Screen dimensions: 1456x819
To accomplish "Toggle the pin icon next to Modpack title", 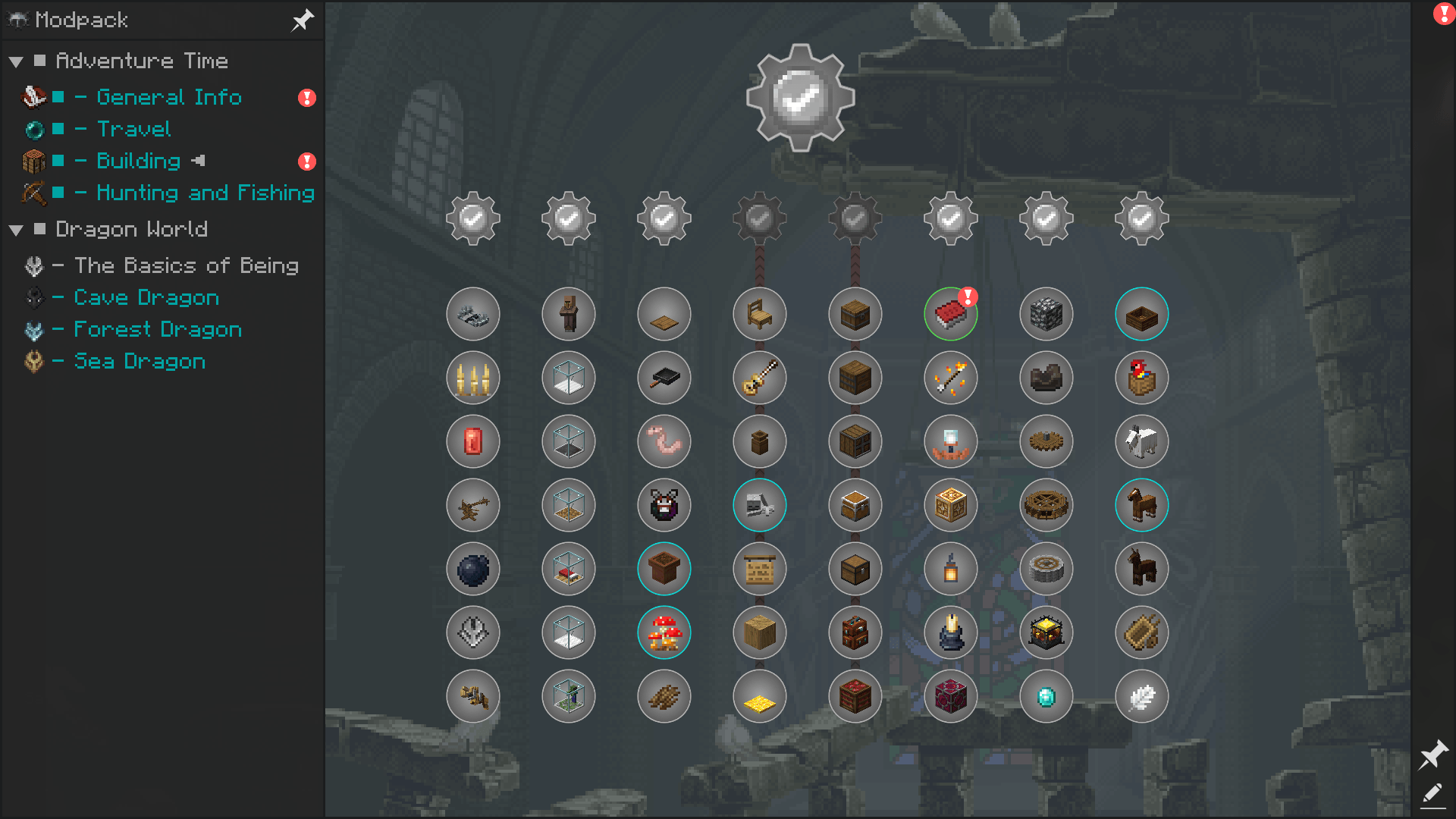I will 303,20.
